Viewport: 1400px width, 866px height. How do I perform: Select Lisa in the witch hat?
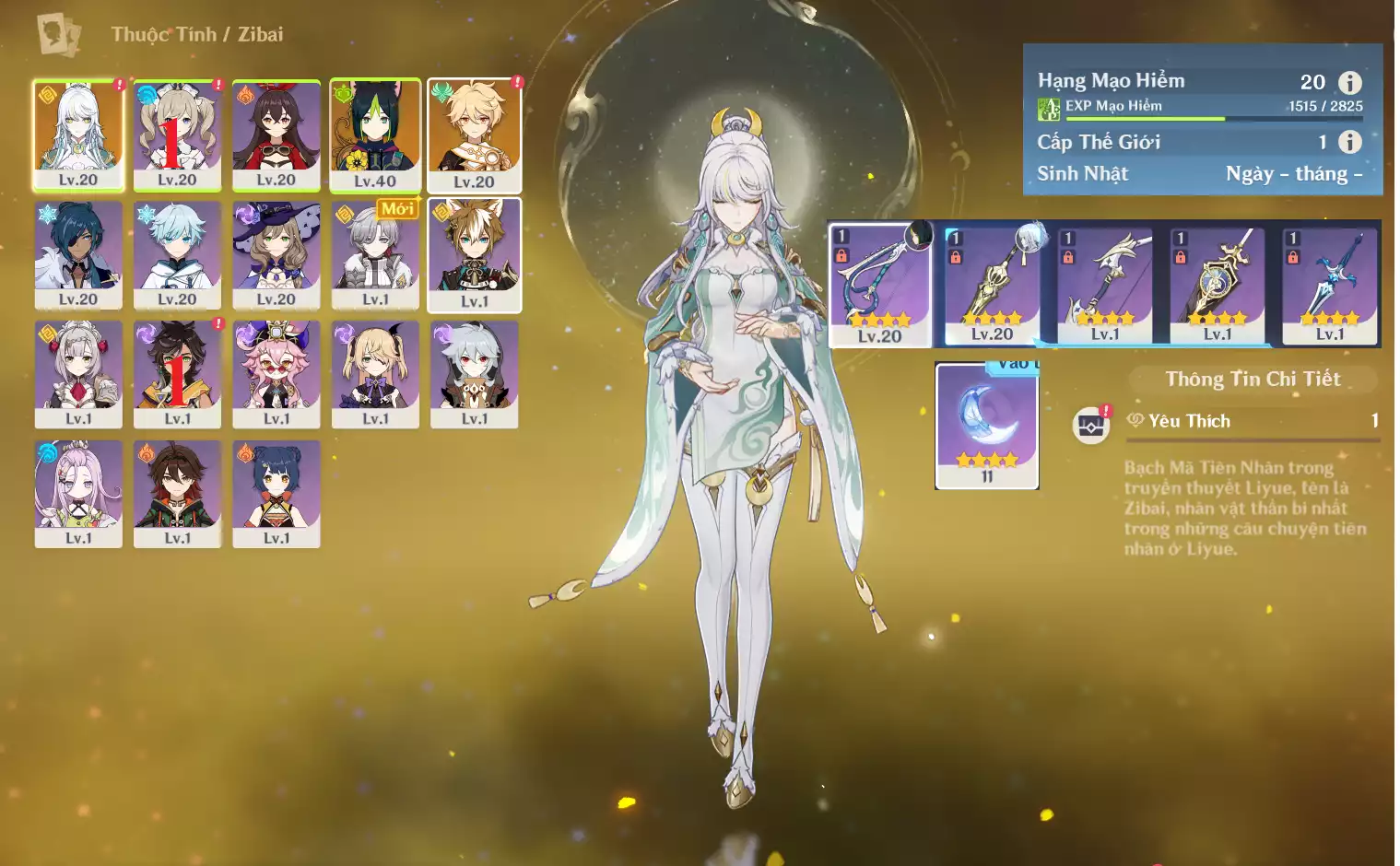click(x=276, y=254)
